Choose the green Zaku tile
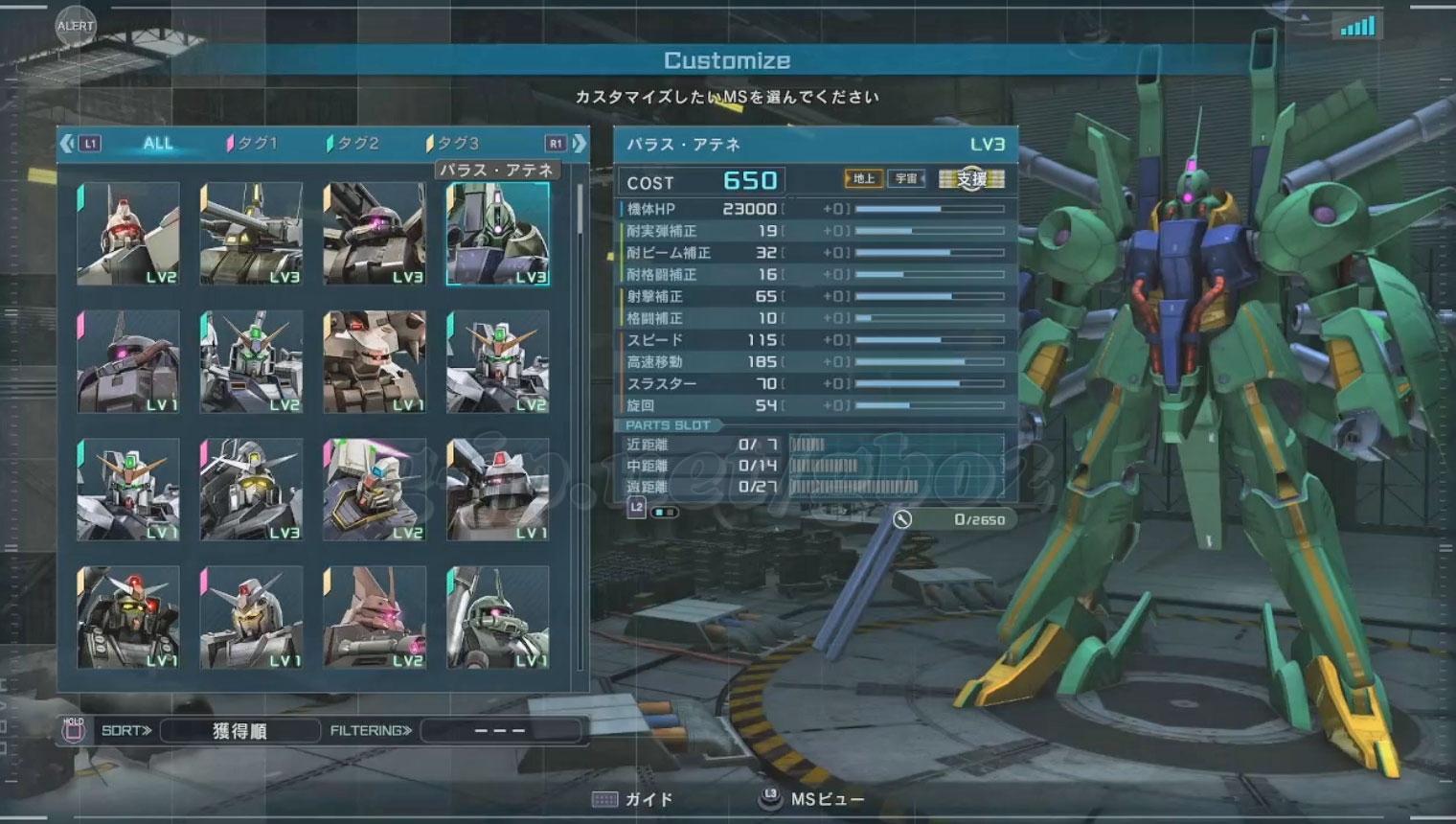Viewport: 1456px width, 824px height. point(498,618)
